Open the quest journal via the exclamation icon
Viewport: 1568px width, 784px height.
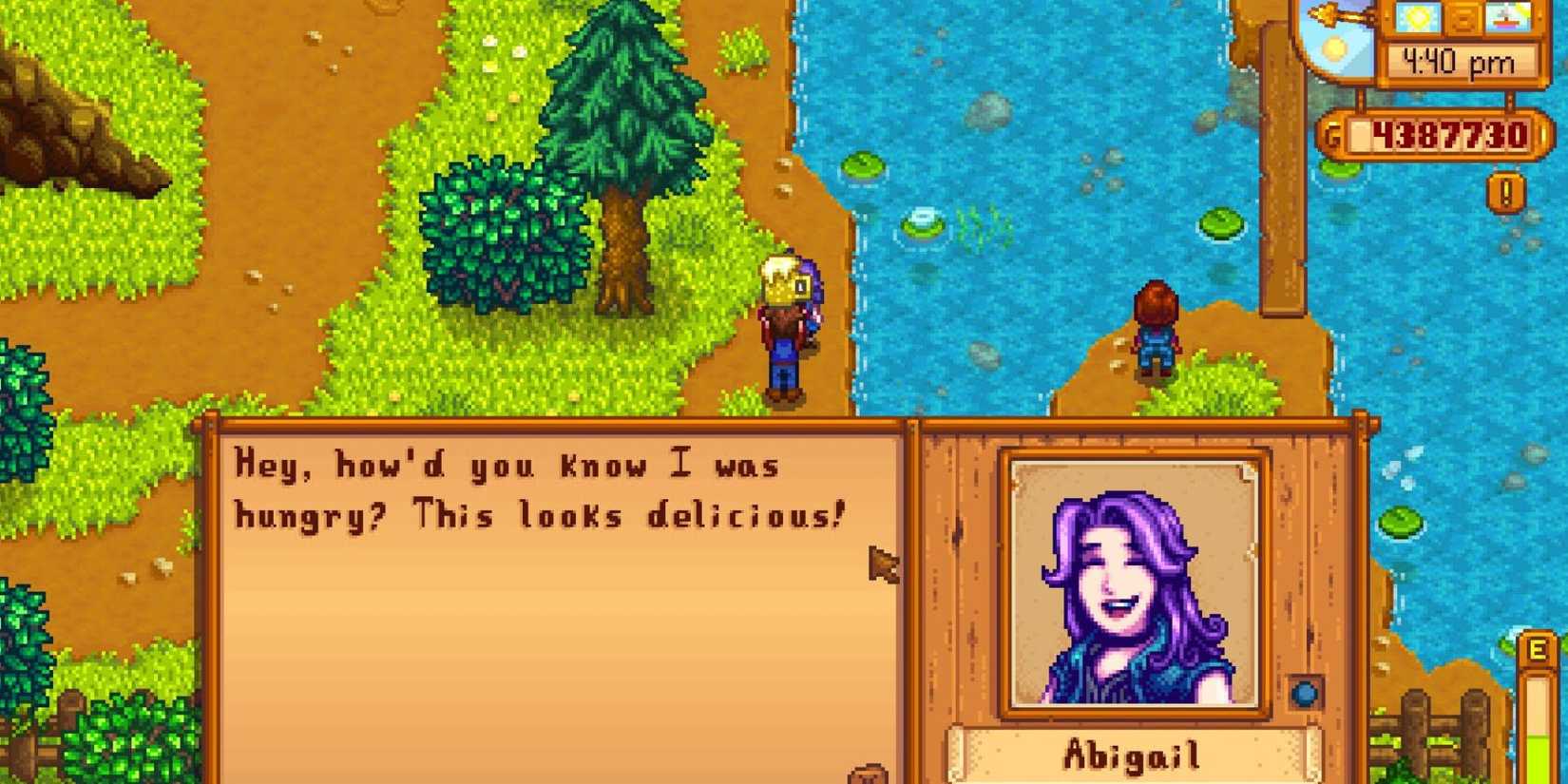point(1504,190)
